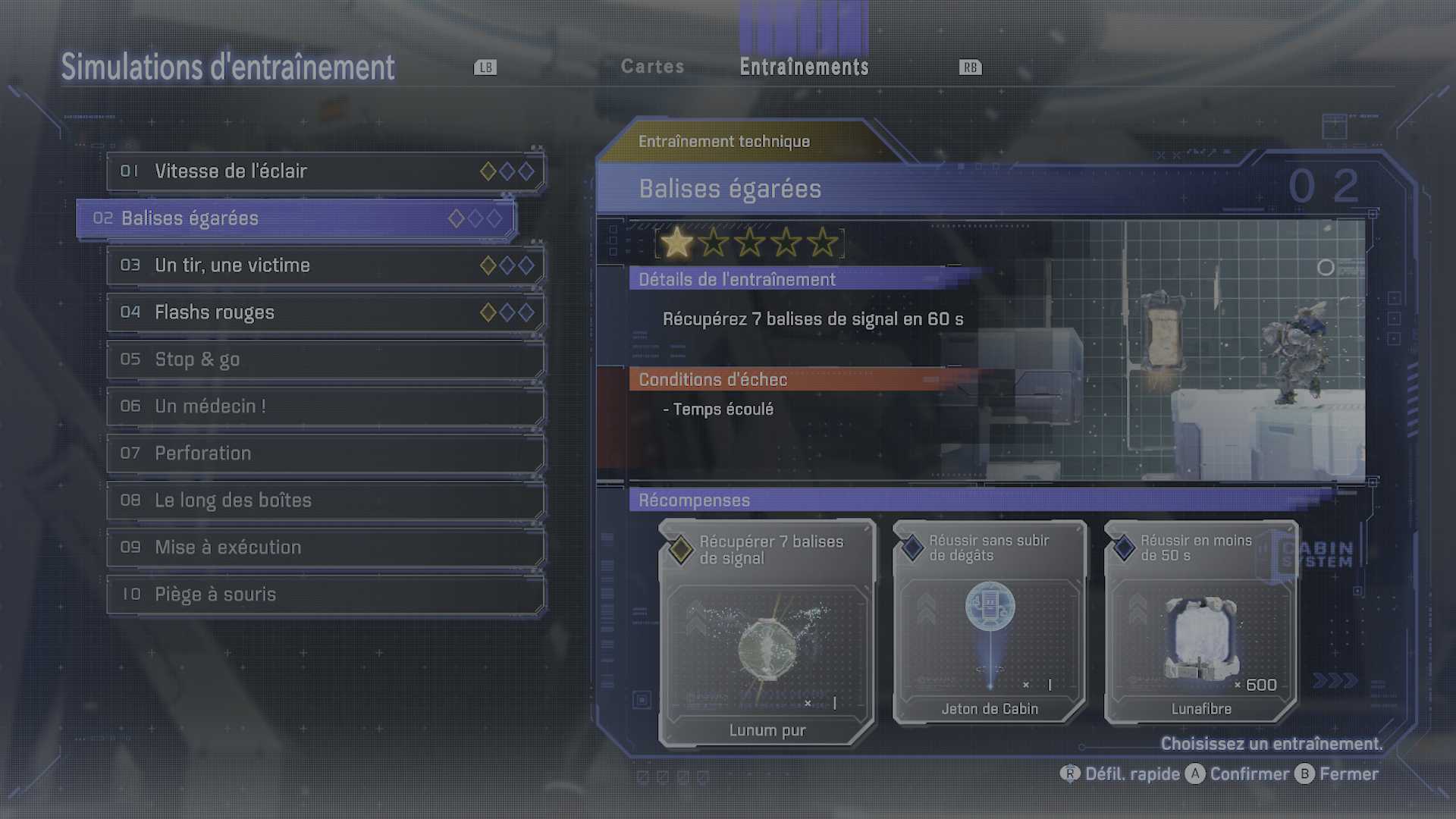This screenshot has width=1456, height=819.
Task: Open training 03 Un tir, une victime
Action: pyautogui.click(x=325, y=265)
